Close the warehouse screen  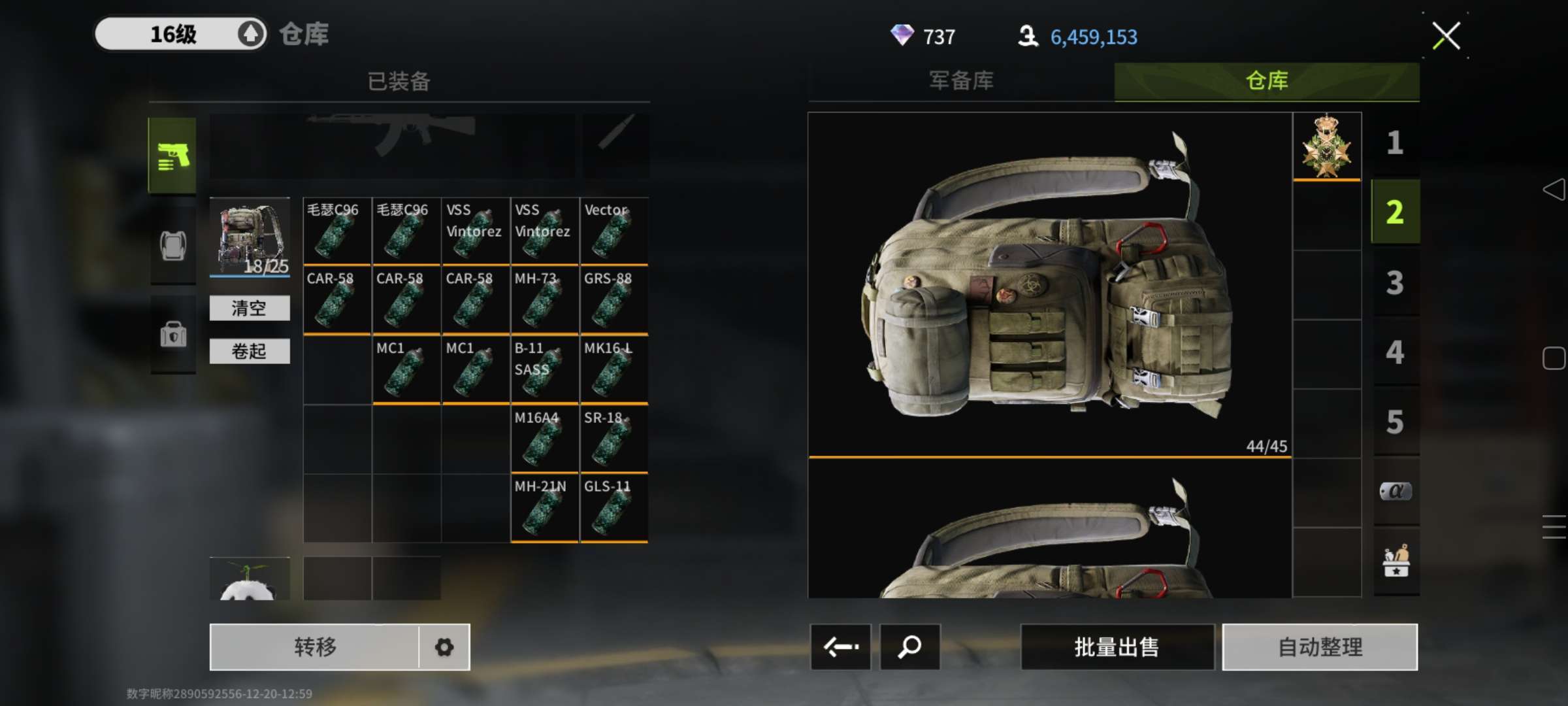(x=1445, y=36)
